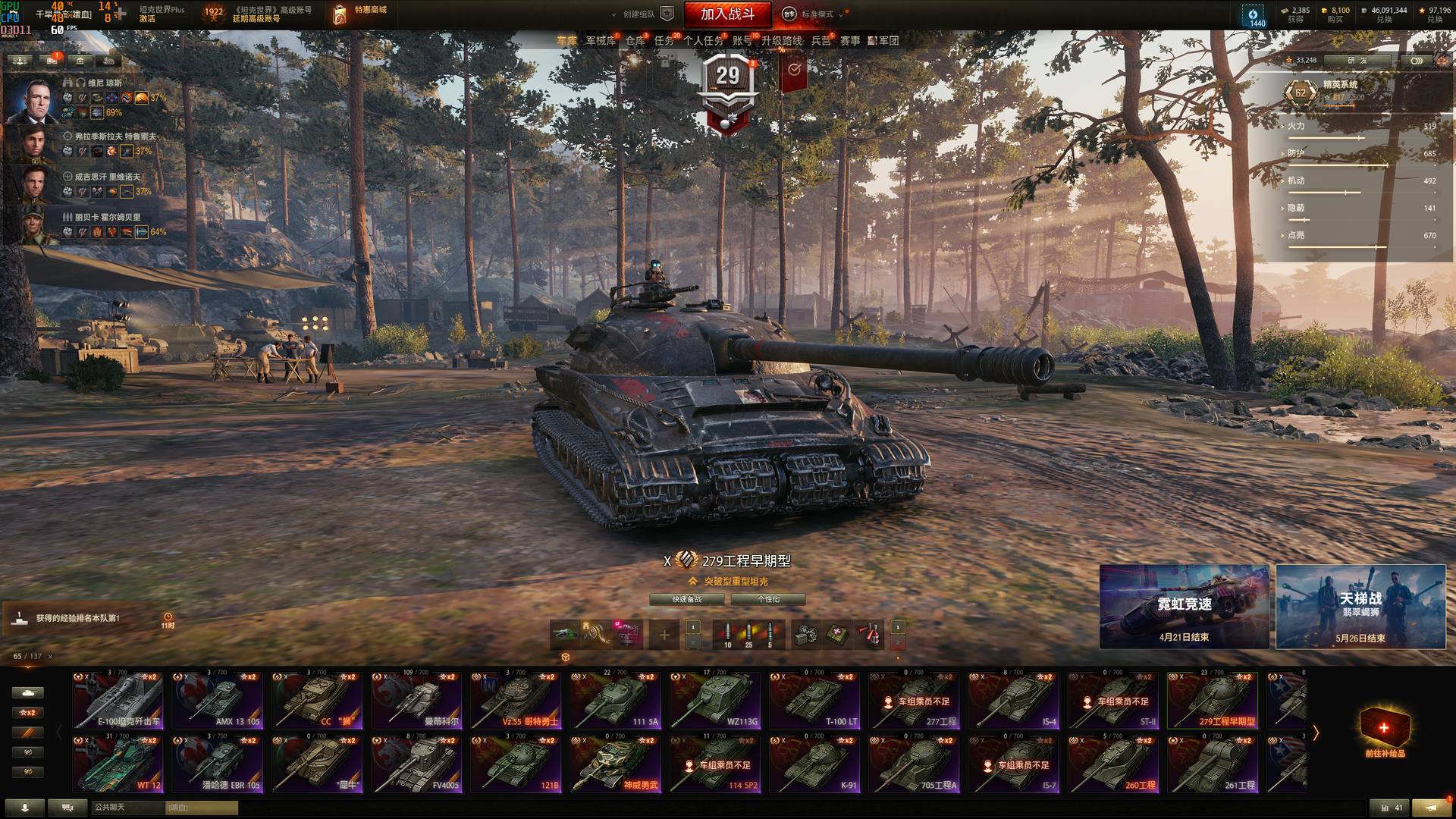The width and height of the screenshot is (1456, 819).
Task: Open the 军团 clan tab
Action: tap(884, 41)
